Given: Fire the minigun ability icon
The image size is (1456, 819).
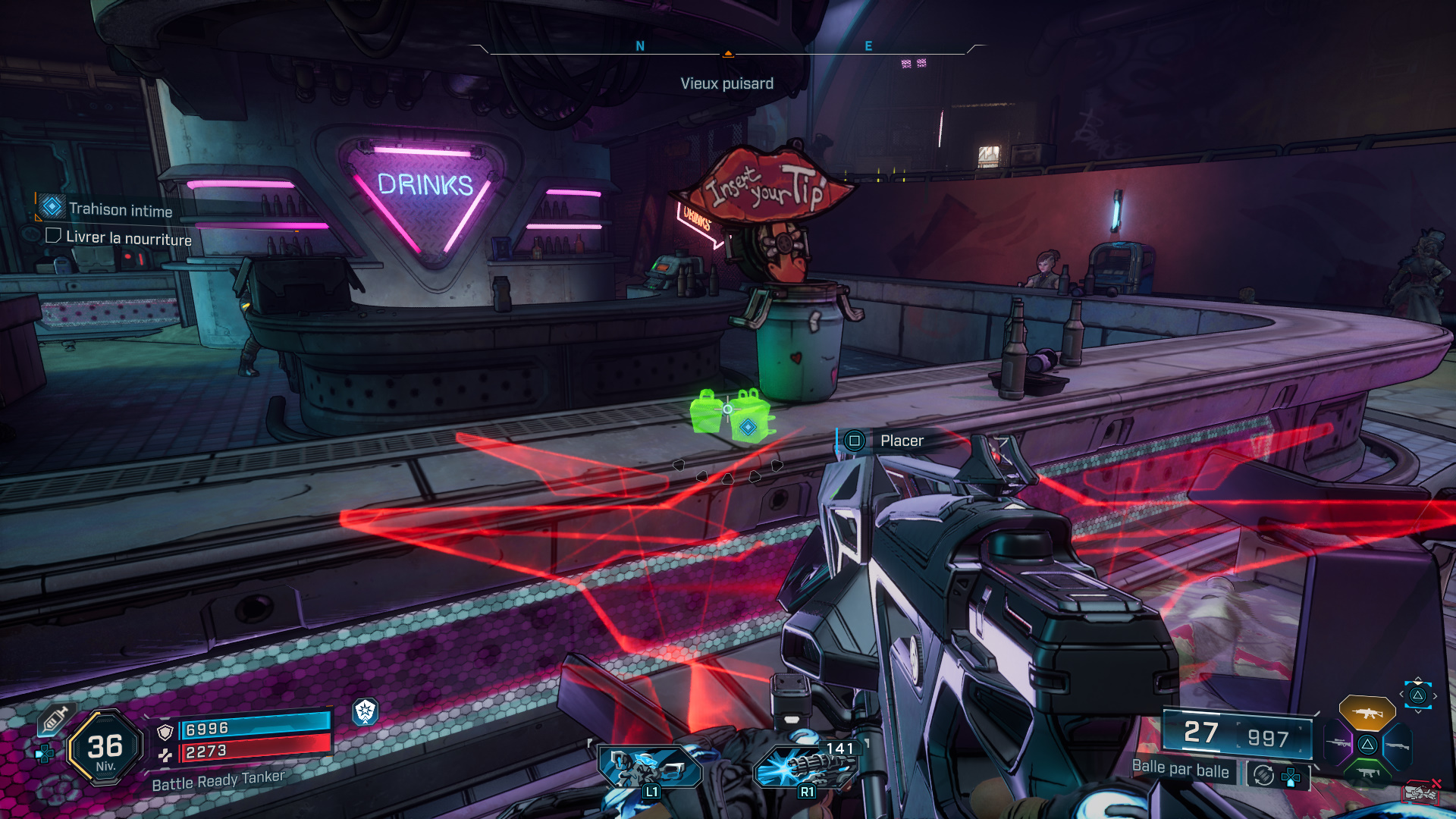Looking at the screenshot, I should (x=806, y=766).
